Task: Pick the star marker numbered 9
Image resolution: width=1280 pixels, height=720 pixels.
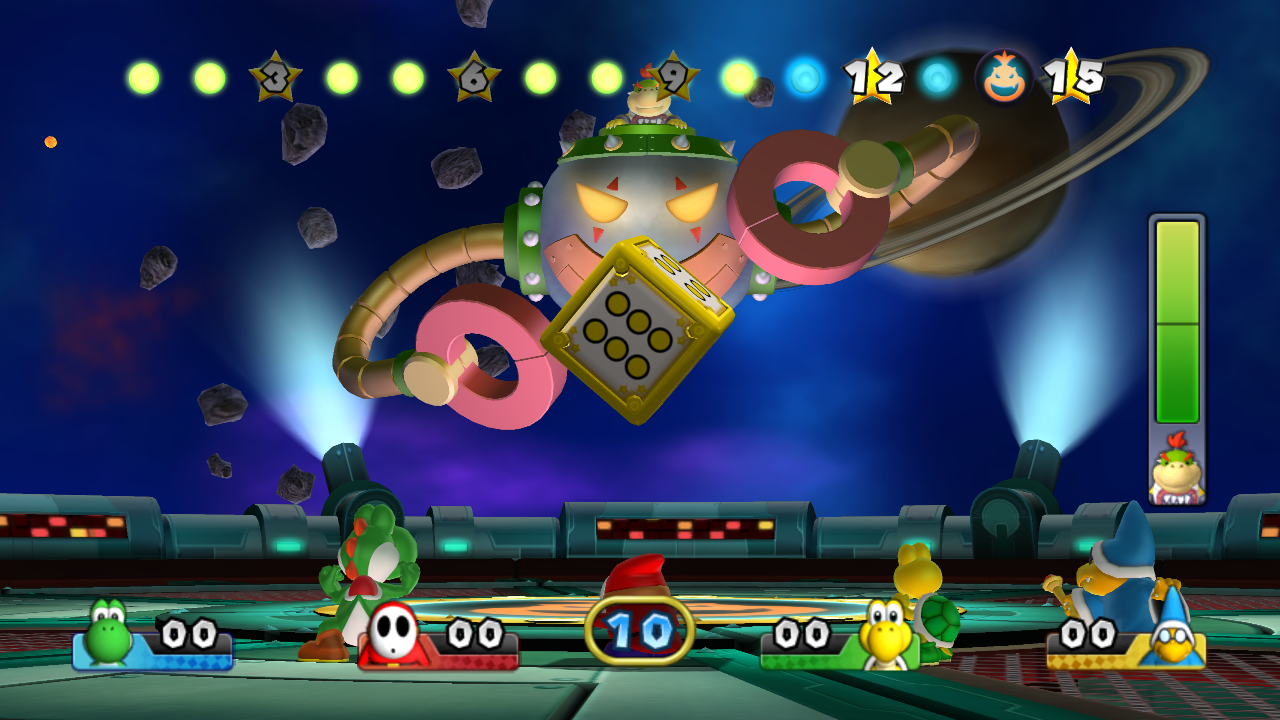Action: pyautogui.click(x=674, y=77)
